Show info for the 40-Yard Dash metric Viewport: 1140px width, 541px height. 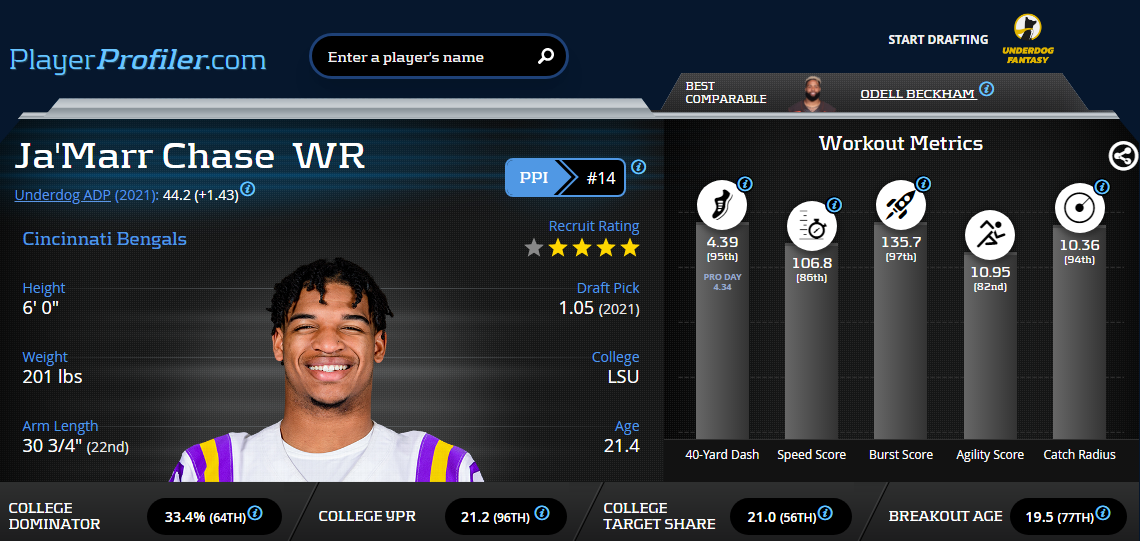coord(745,184)
